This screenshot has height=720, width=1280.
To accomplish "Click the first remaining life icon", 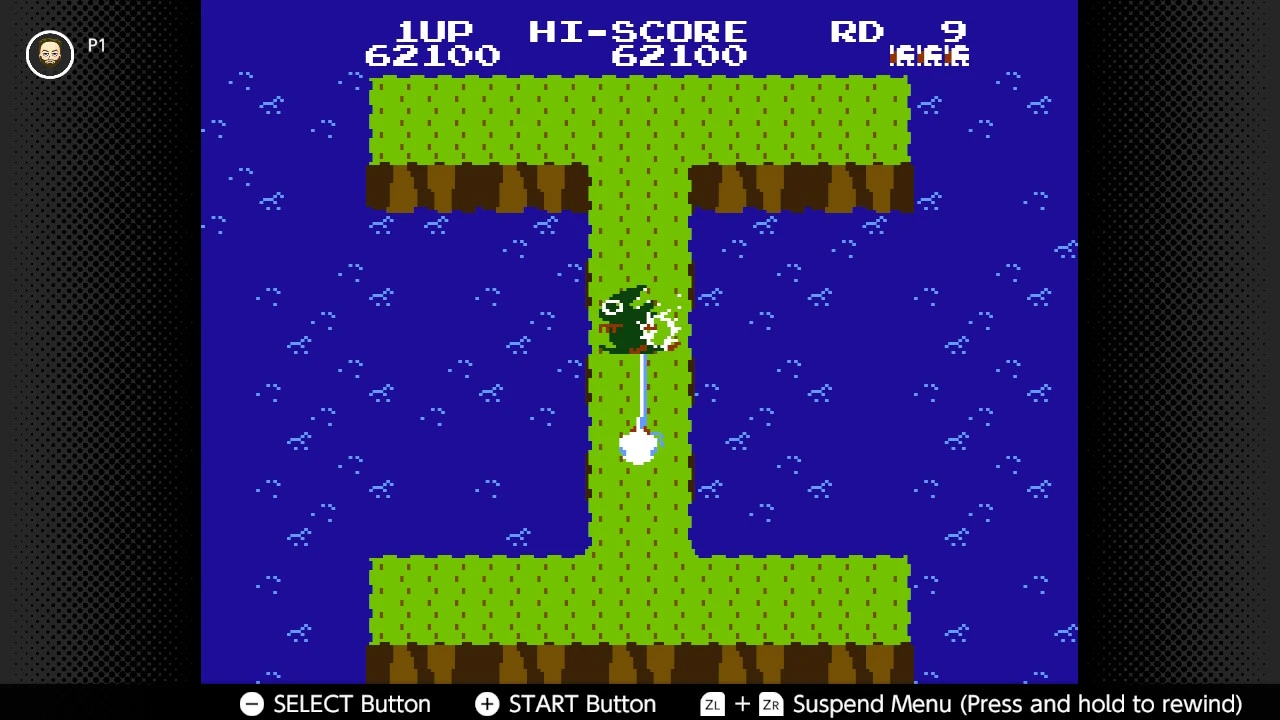I will pos(901,56).
